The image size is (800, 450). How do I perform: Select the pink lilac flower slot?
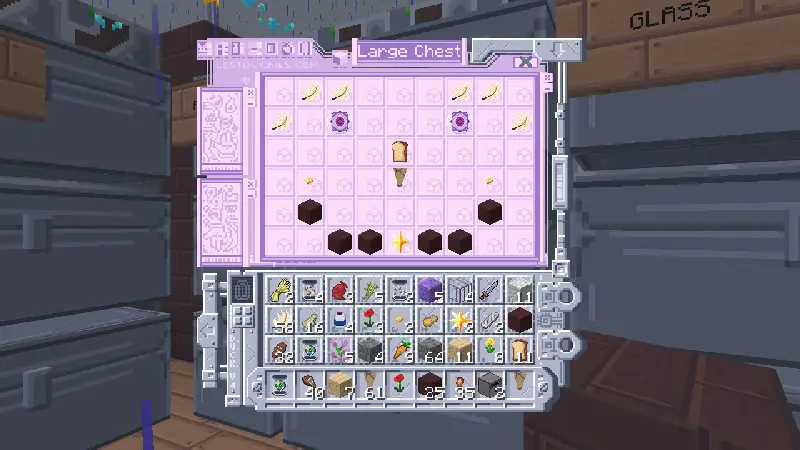pos(340,350)
